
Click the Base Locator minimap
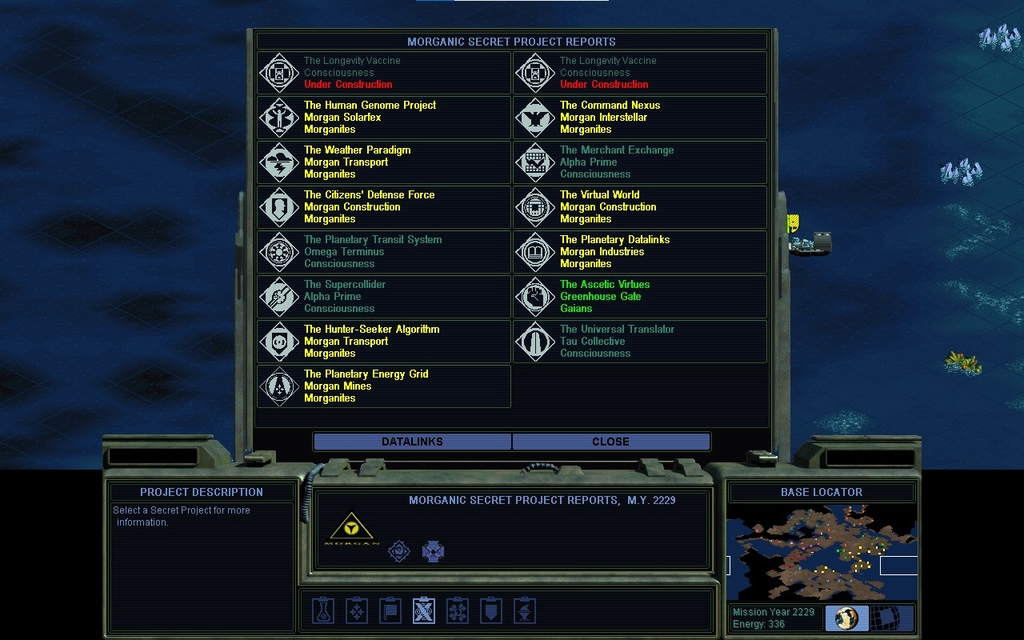pos(820,552)
